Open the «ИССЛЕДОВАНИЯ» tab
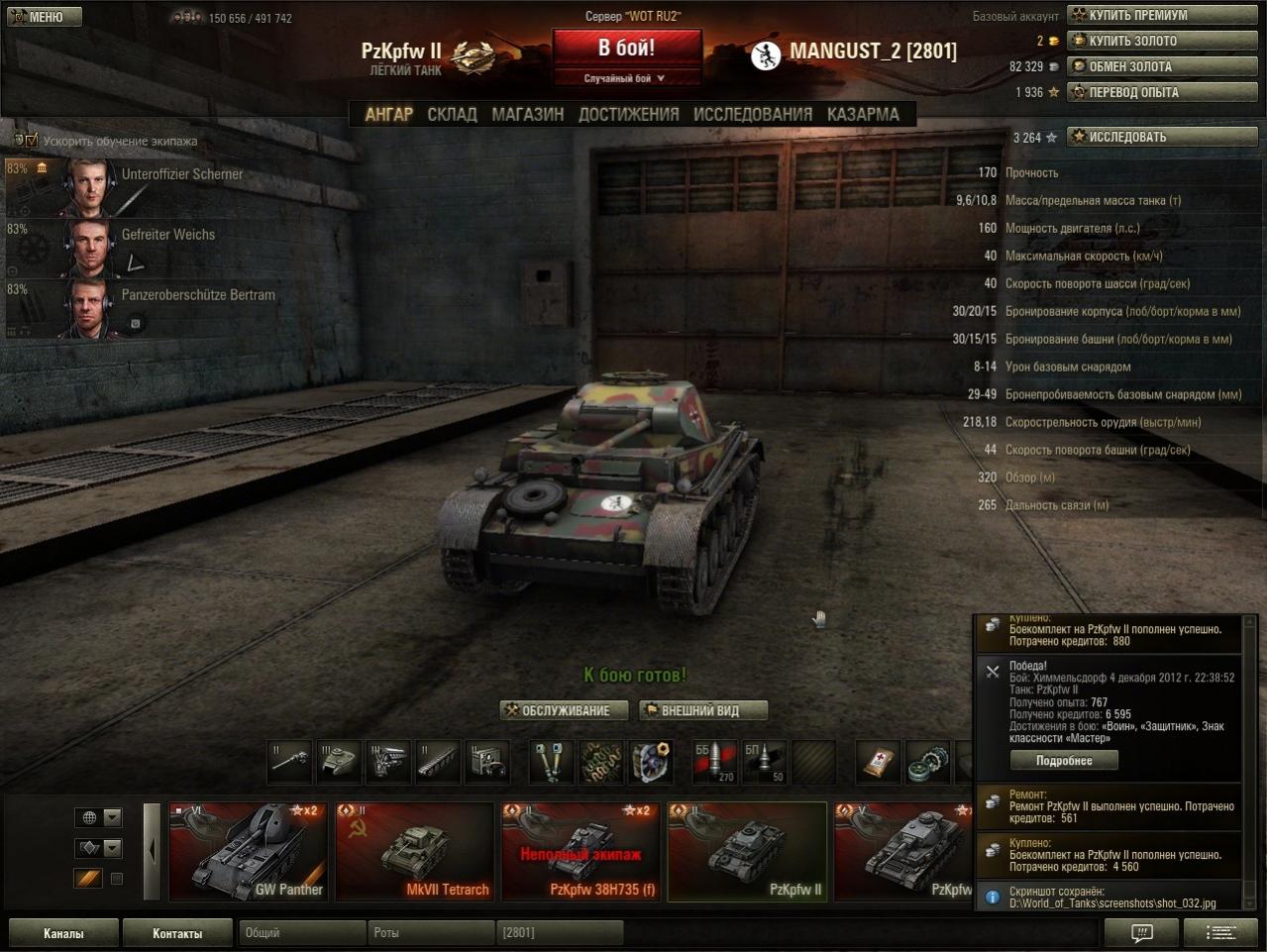The image size is (1267, 952). (752, 115)
